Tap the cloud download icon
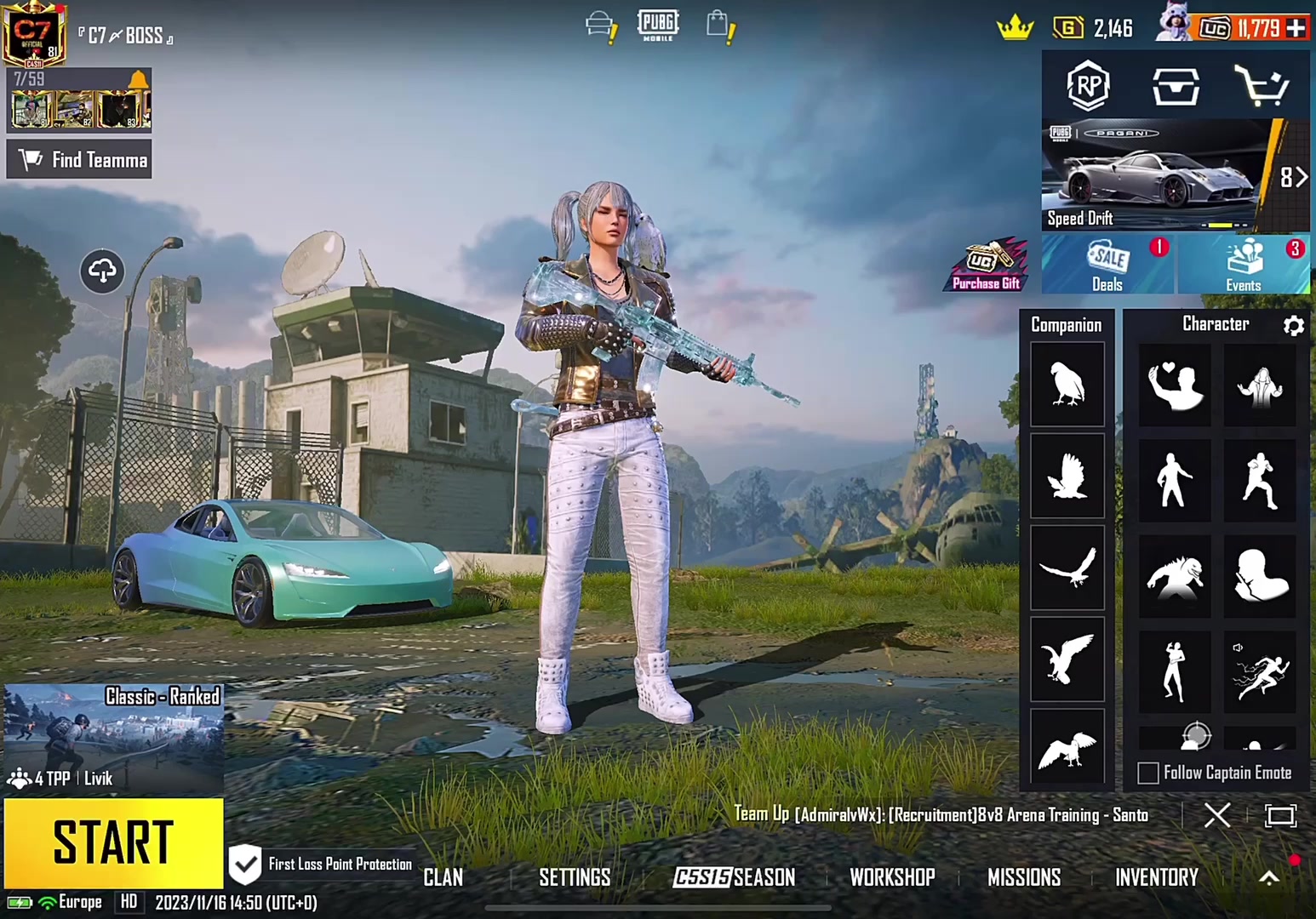The image size is (1316, 919). pyautogui.click(x=102, y=271)
